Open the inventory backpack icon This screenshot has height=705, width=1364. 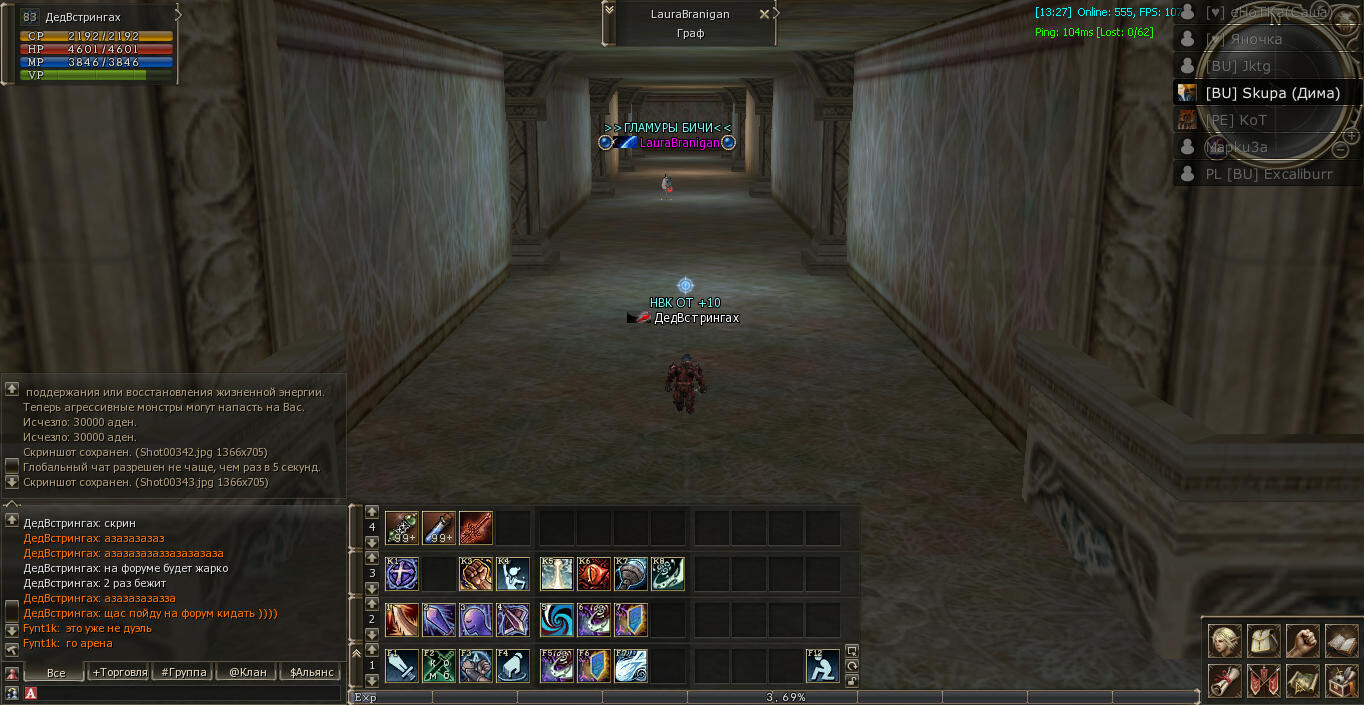click(1263, 641)
